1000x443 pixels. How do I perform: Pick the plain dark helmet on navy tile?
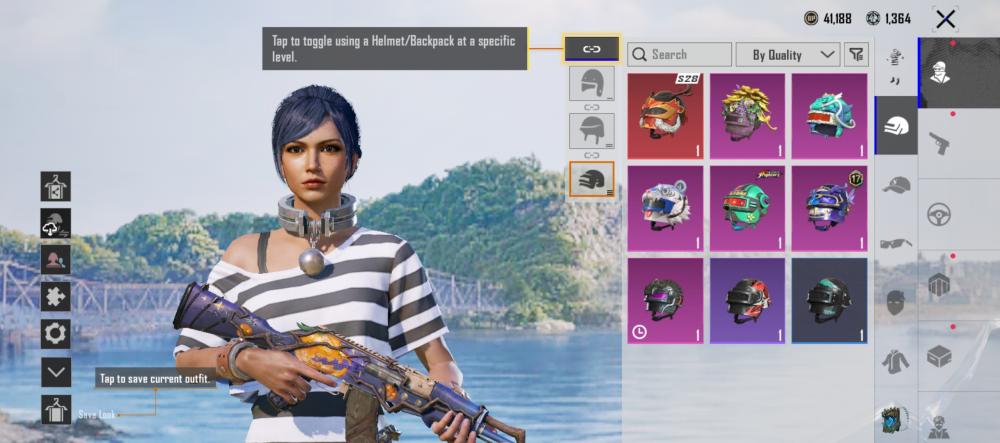(x=829, y=300)
